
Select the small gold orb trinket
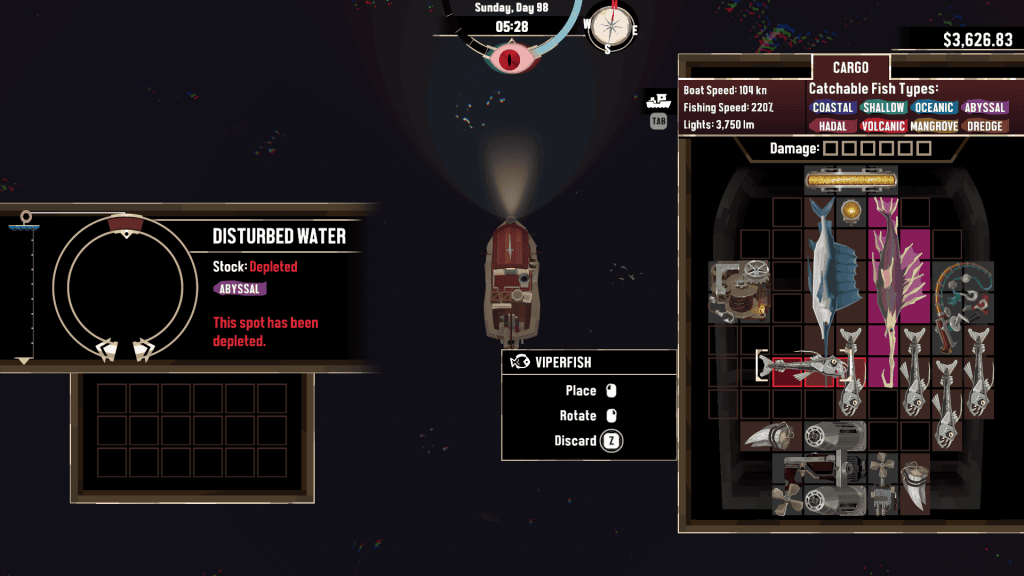851,211
